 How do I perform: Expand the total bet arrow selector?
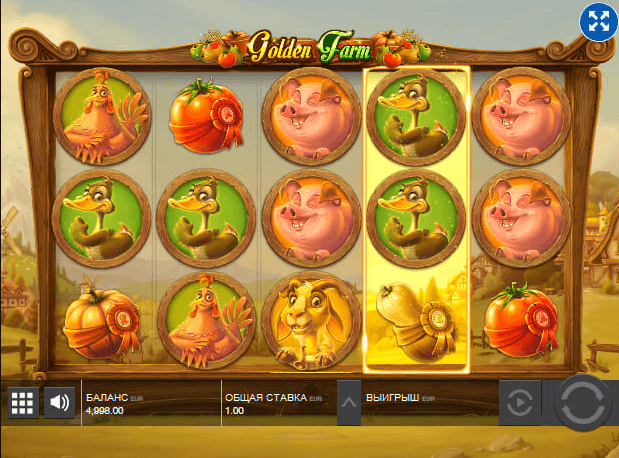348,403
